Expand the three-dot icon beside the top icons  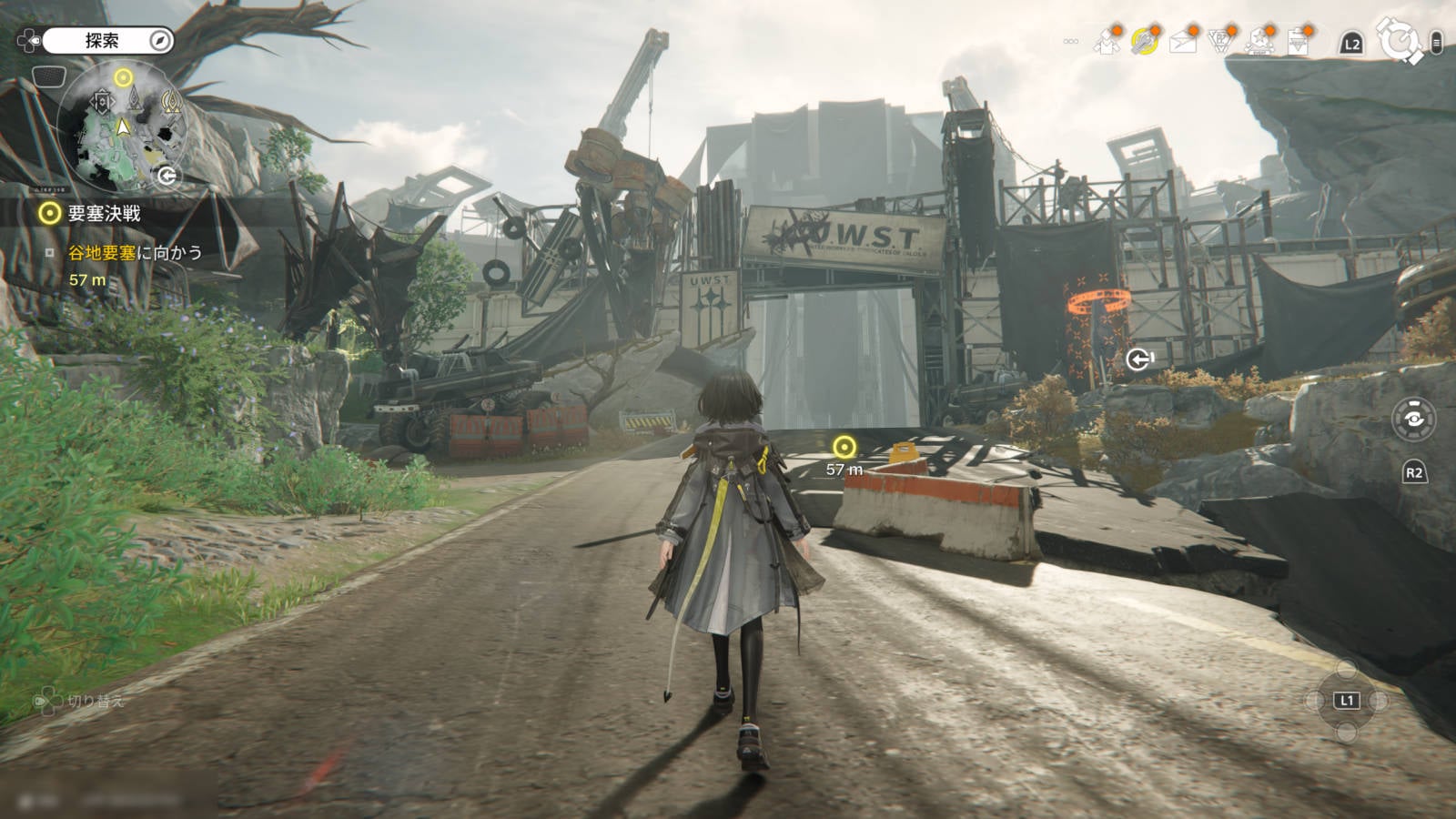1071,41
